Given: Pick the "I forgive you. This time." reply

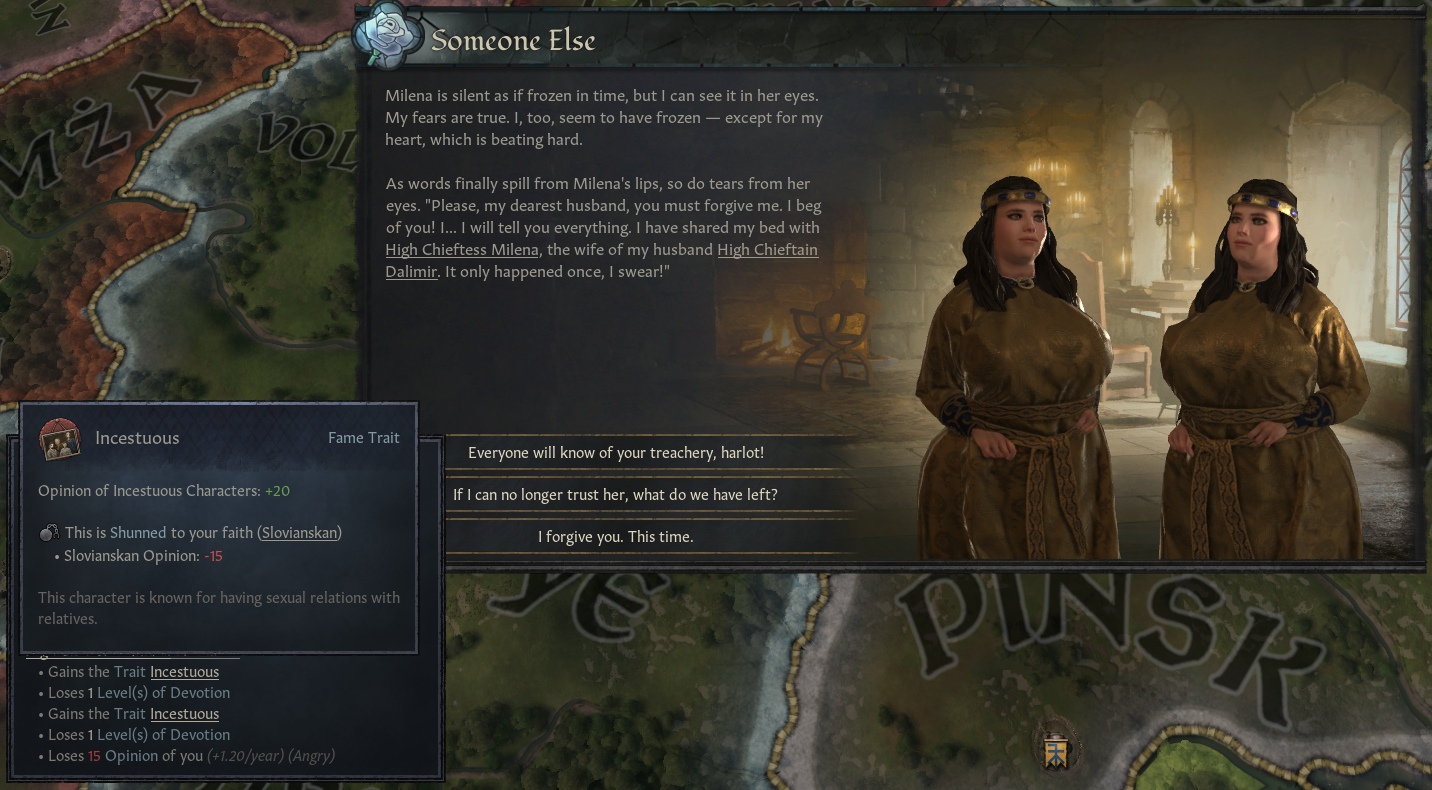Looking at the screenshot, I should coord(616,537).
